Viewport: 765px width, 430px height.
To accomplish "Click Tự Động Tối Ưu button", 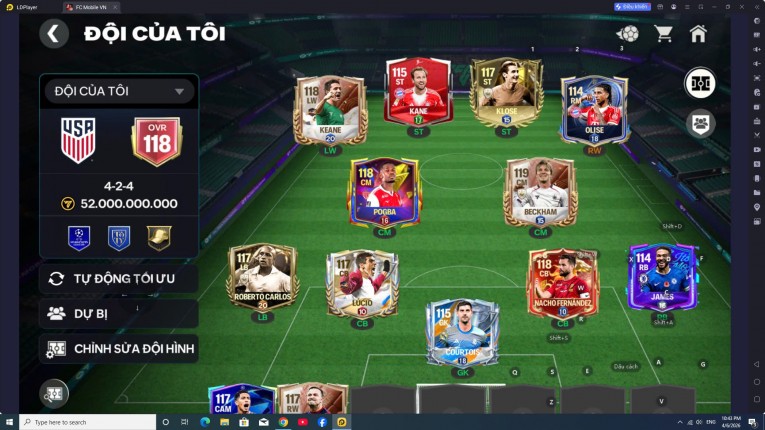I will coord(118,278).
